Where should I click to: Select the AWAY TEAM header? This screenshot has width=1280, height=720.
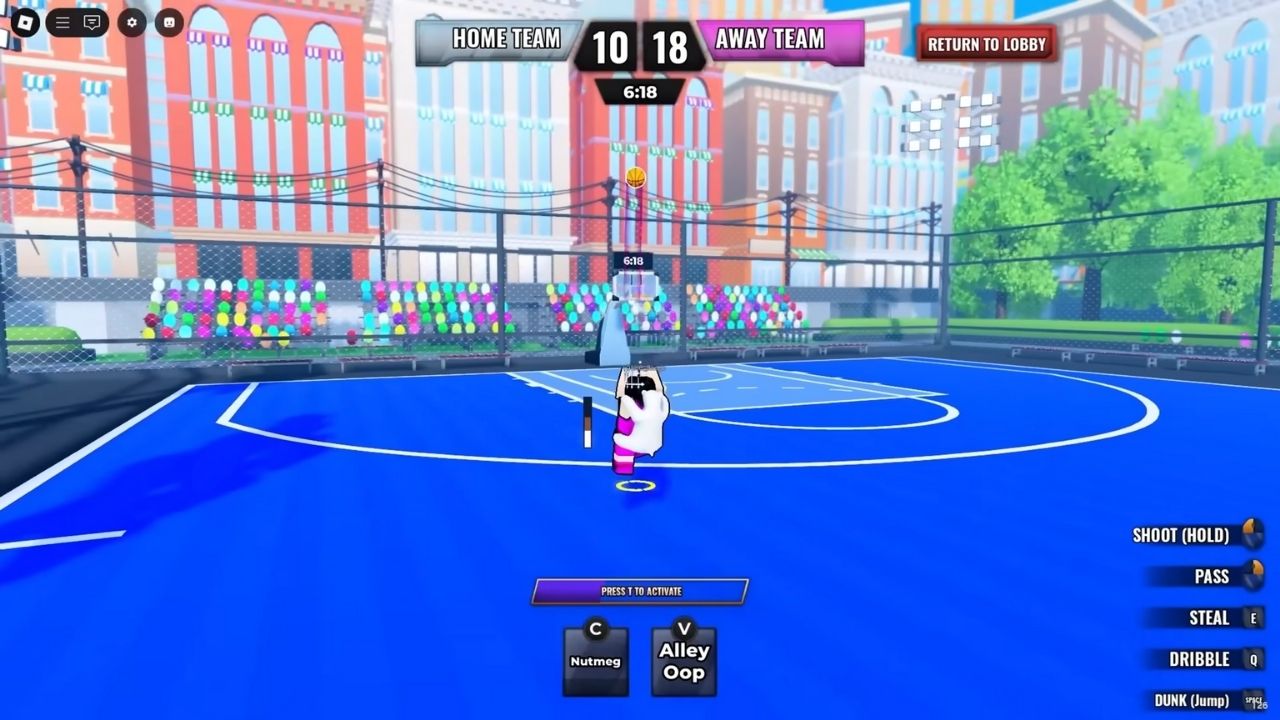[769, 40]
